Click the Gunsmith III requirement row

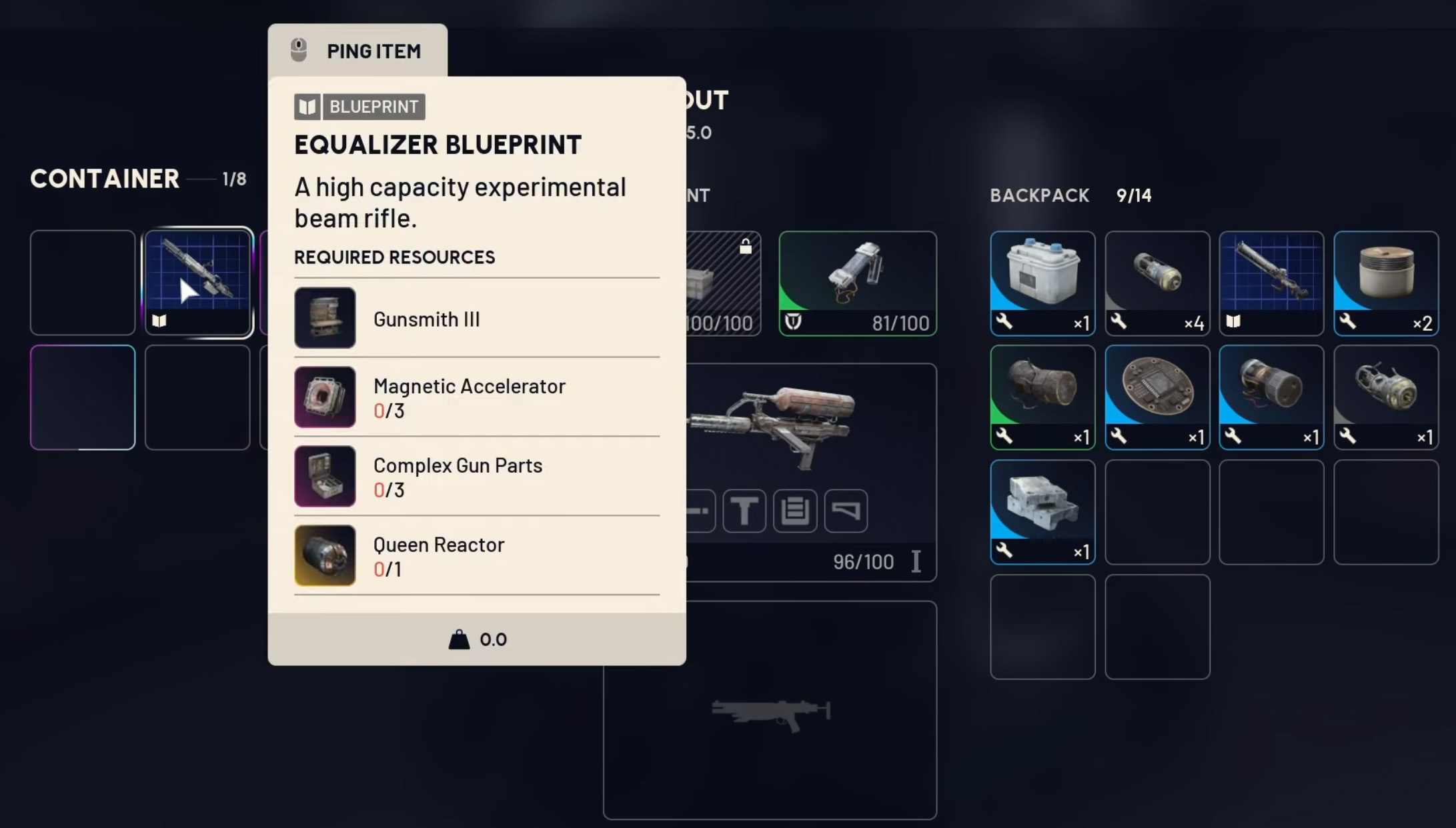pos(476,318)
